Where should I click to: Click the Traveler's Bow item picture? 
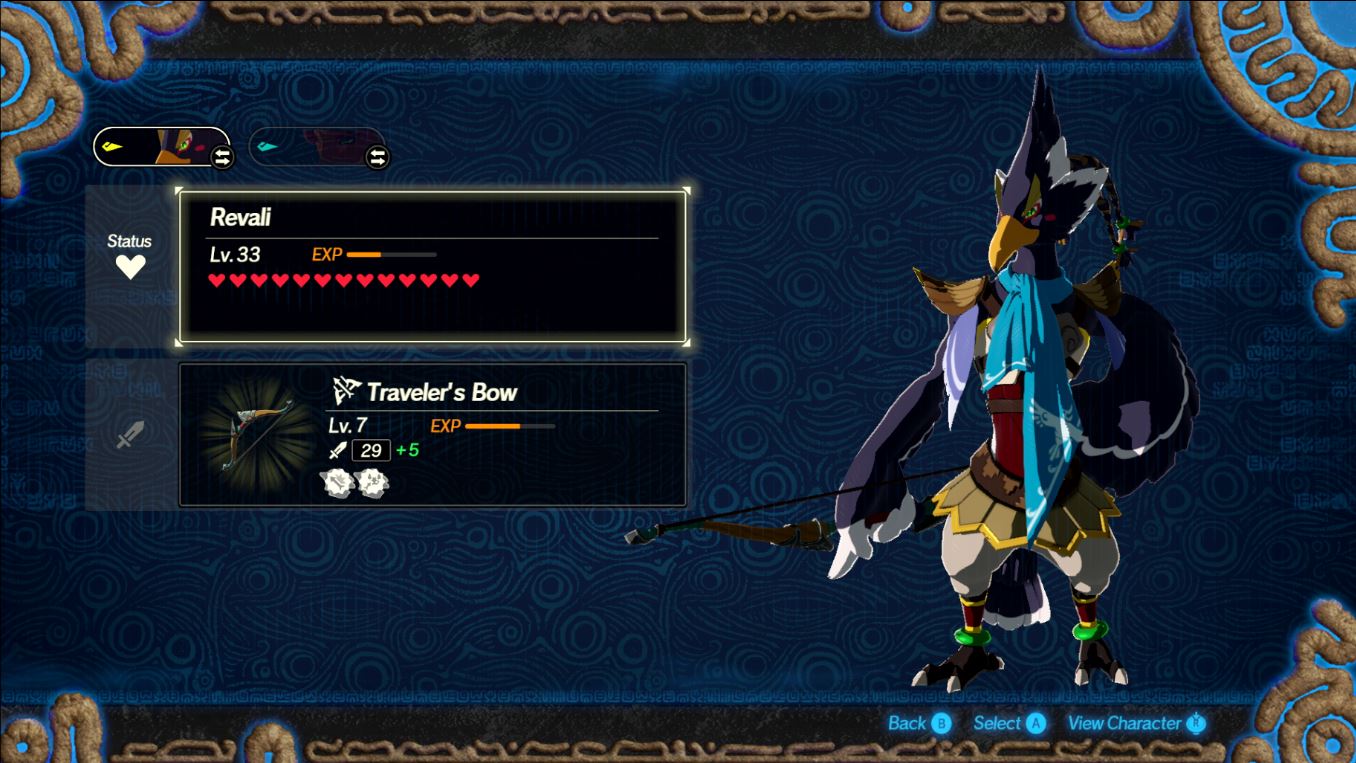click(x=250, y=435)
